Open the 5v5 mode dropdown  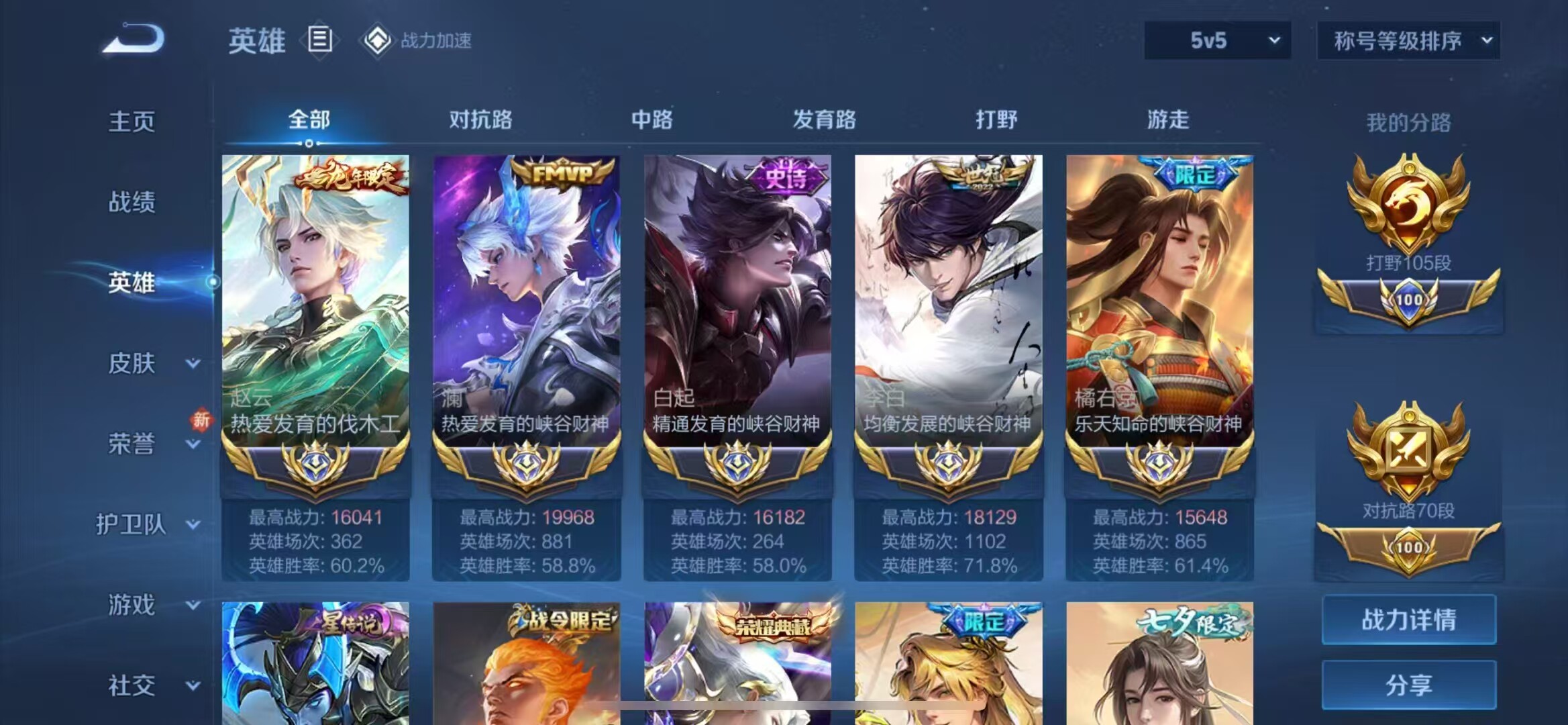tap(1216, 40)
